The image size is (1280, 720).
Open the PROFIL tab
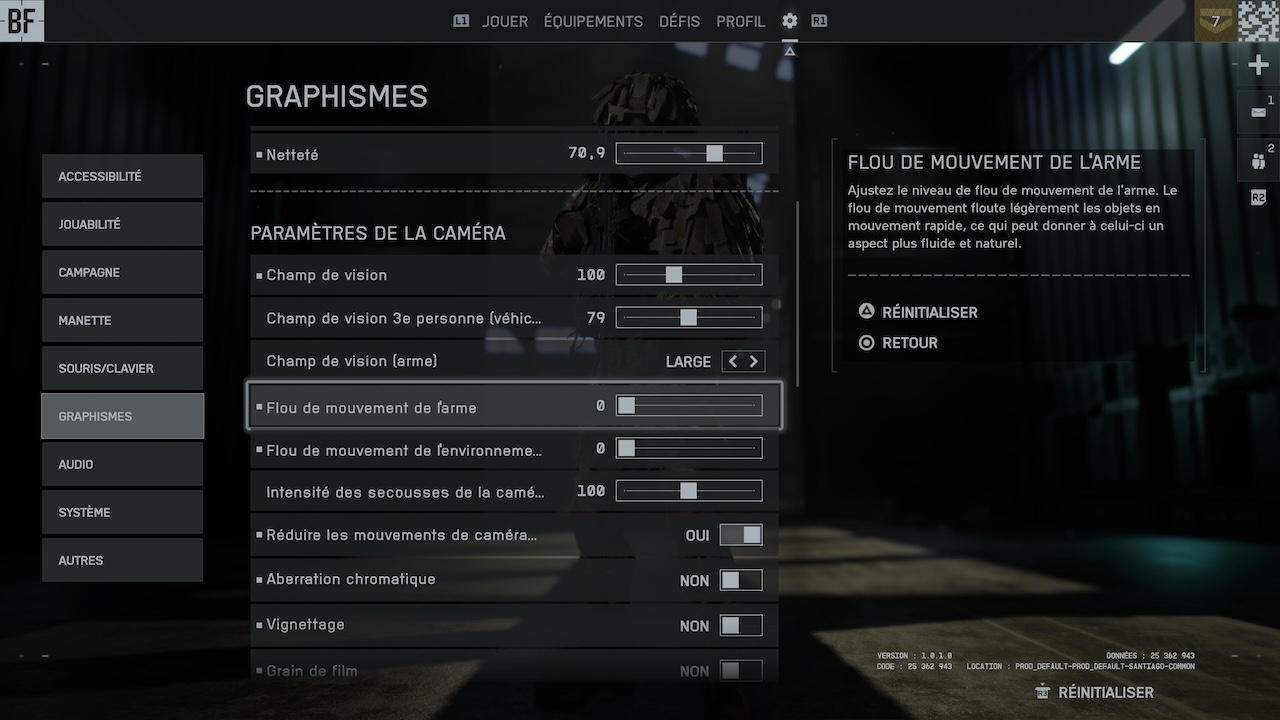(740, 21)
